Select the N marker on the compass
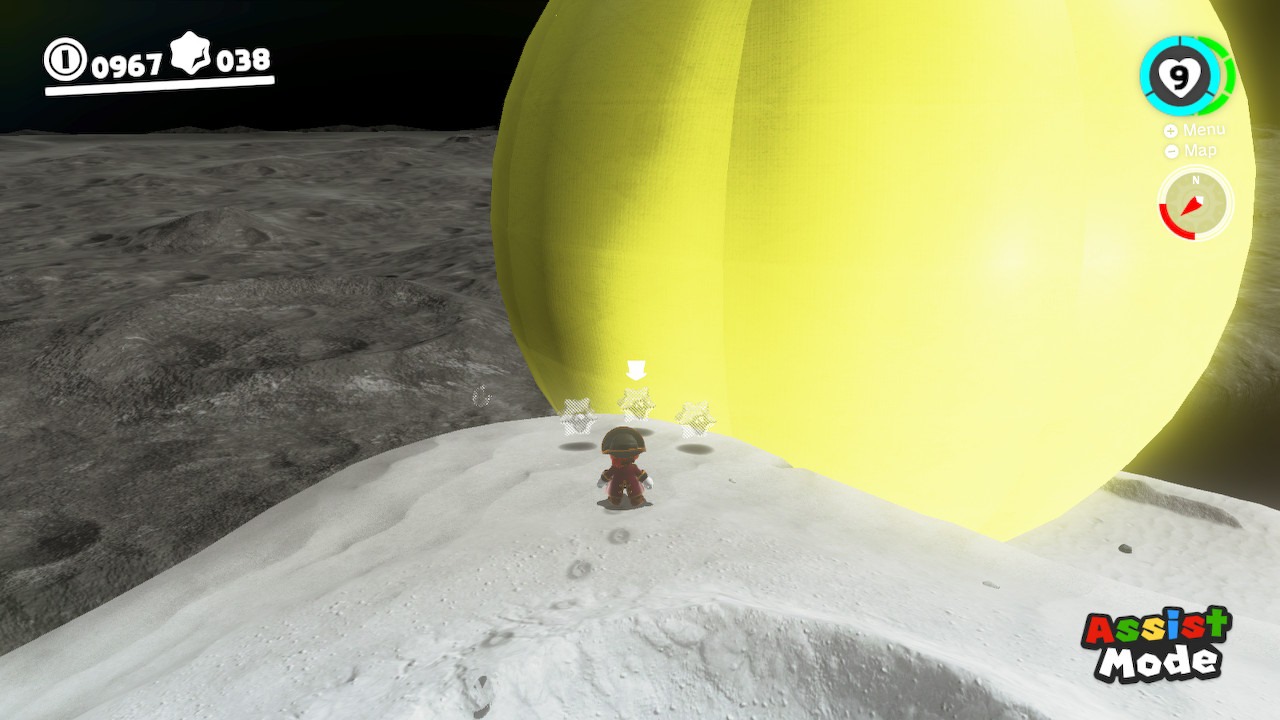Viewport: 1280px width, 720px height. pyautogui.click(x=1196, y=181)
